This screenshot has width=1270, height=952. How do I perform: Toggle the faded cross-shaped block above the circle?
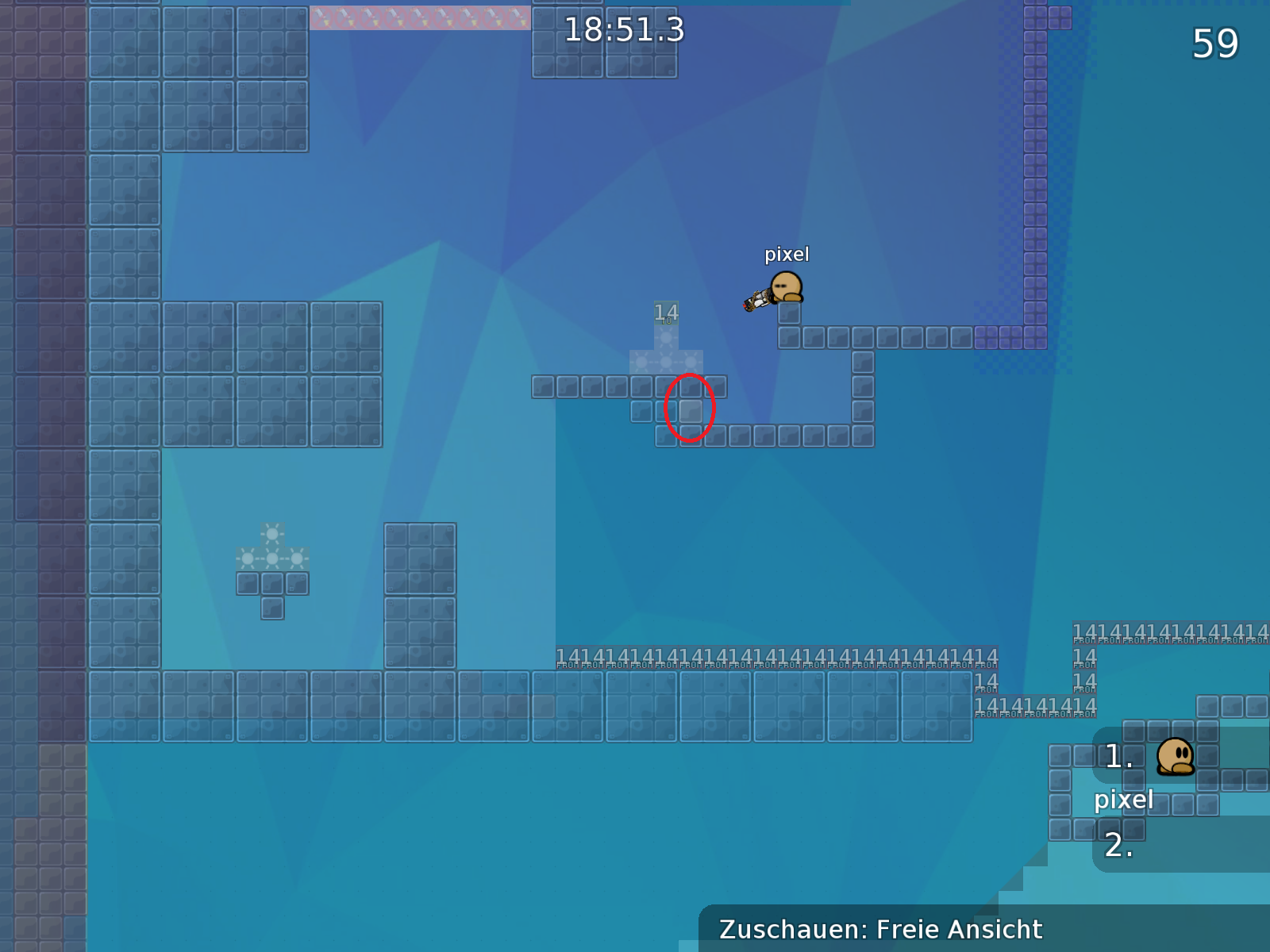665,361
